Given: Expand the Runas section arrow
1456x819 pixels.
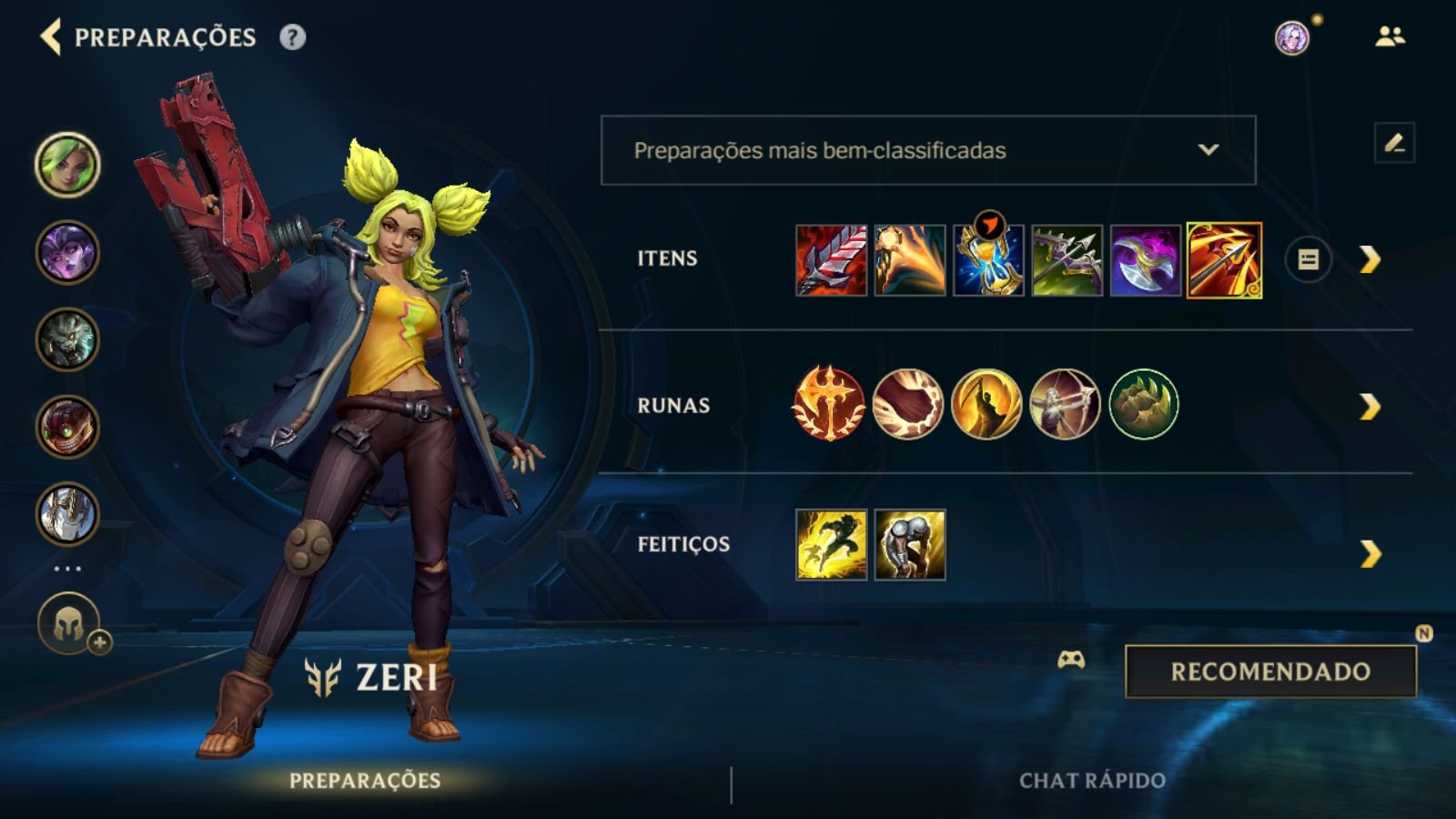Looking at the screenshot, I should [x=1370, y=406].
